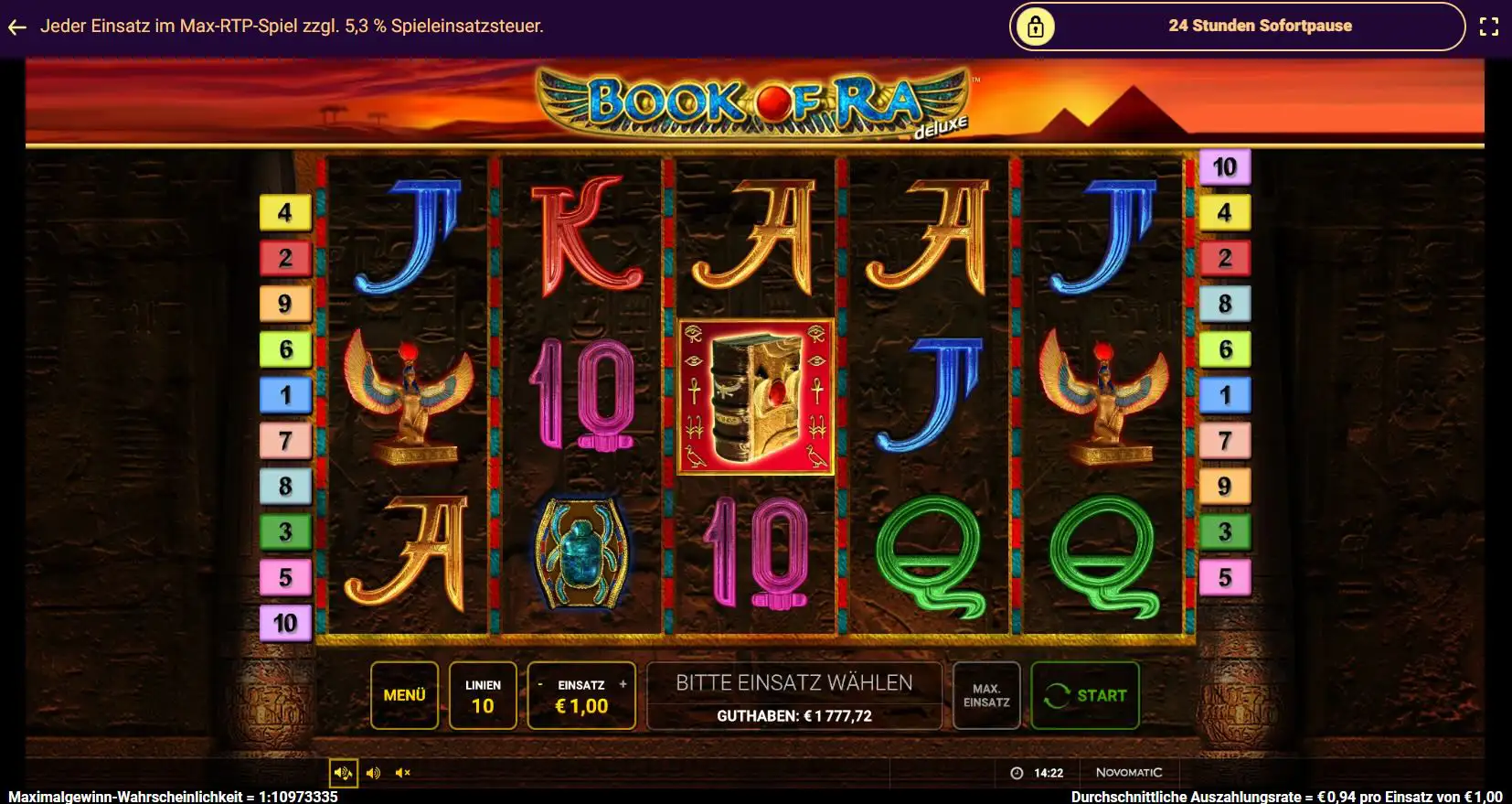This screenshot has width=1512, height=804.
Task: Click the golden book symbol on the middle reel
Action: pyautogui.click(x=756, y=396)
